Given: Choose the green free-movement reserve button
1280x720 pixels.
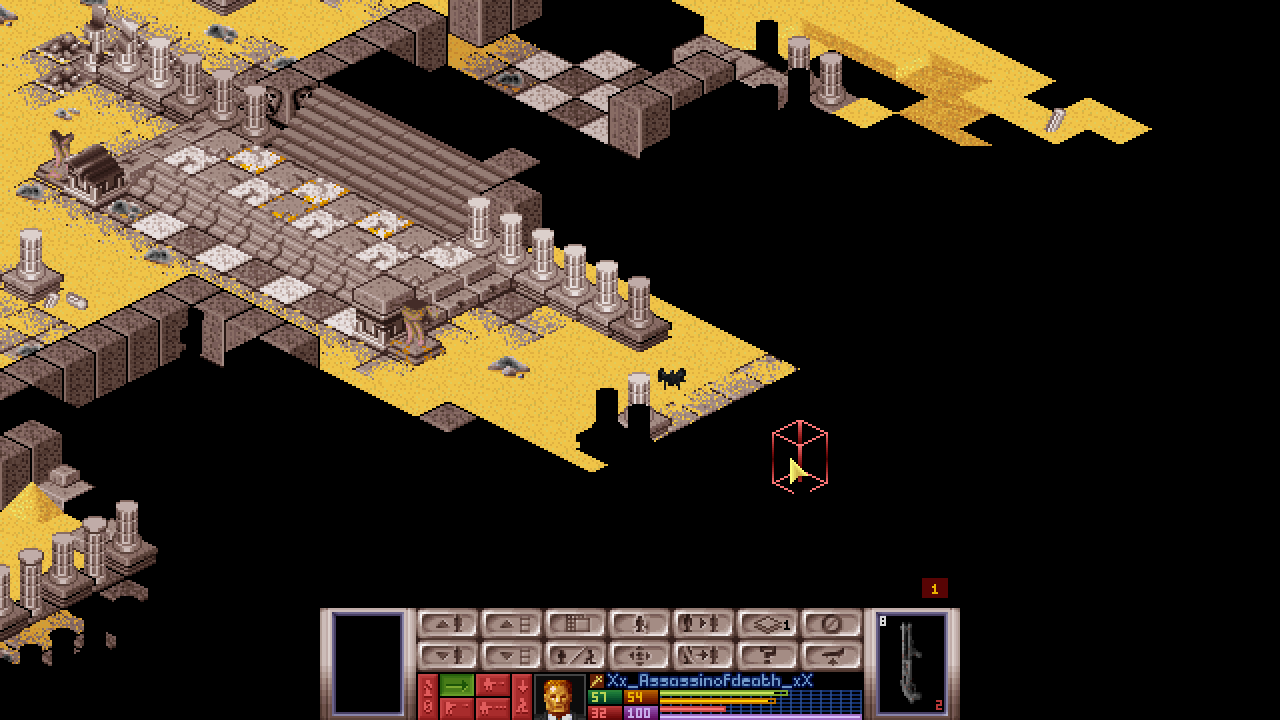Looking at the screenshot, I should click(x=457, y=685).
